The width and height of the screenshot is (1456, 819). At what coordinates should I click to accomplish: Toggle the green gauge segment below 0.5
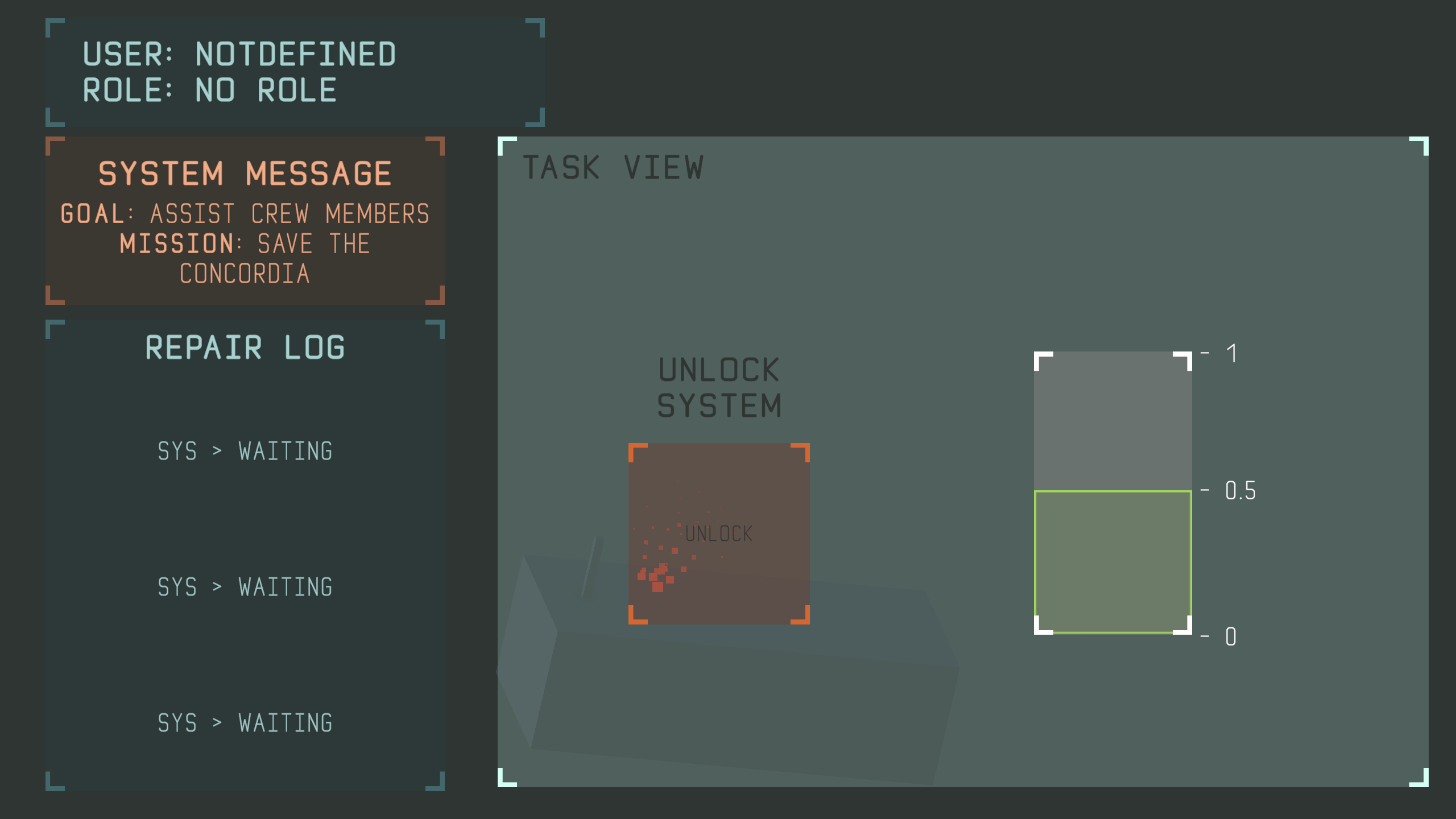pos(1113,563)
